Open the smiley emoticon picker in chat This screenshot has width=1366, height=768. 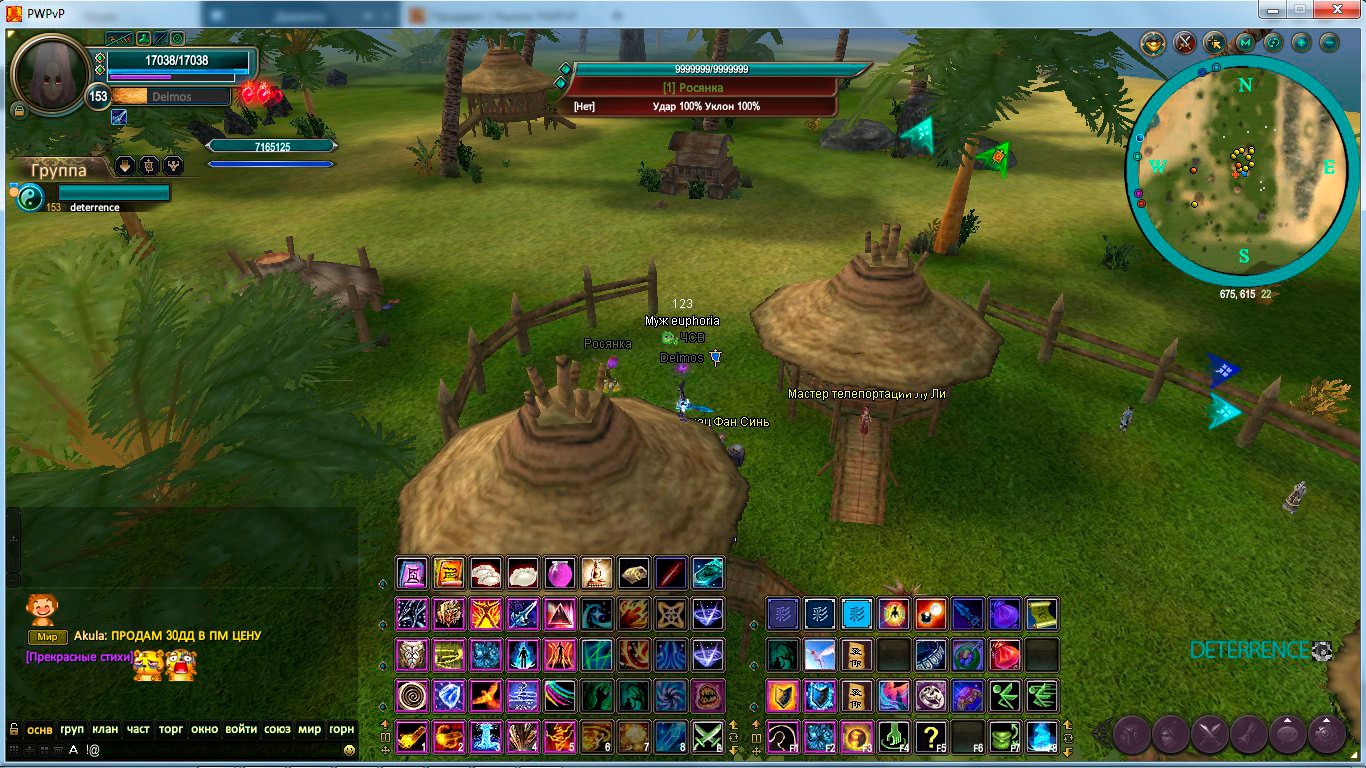tap(349, 749)
